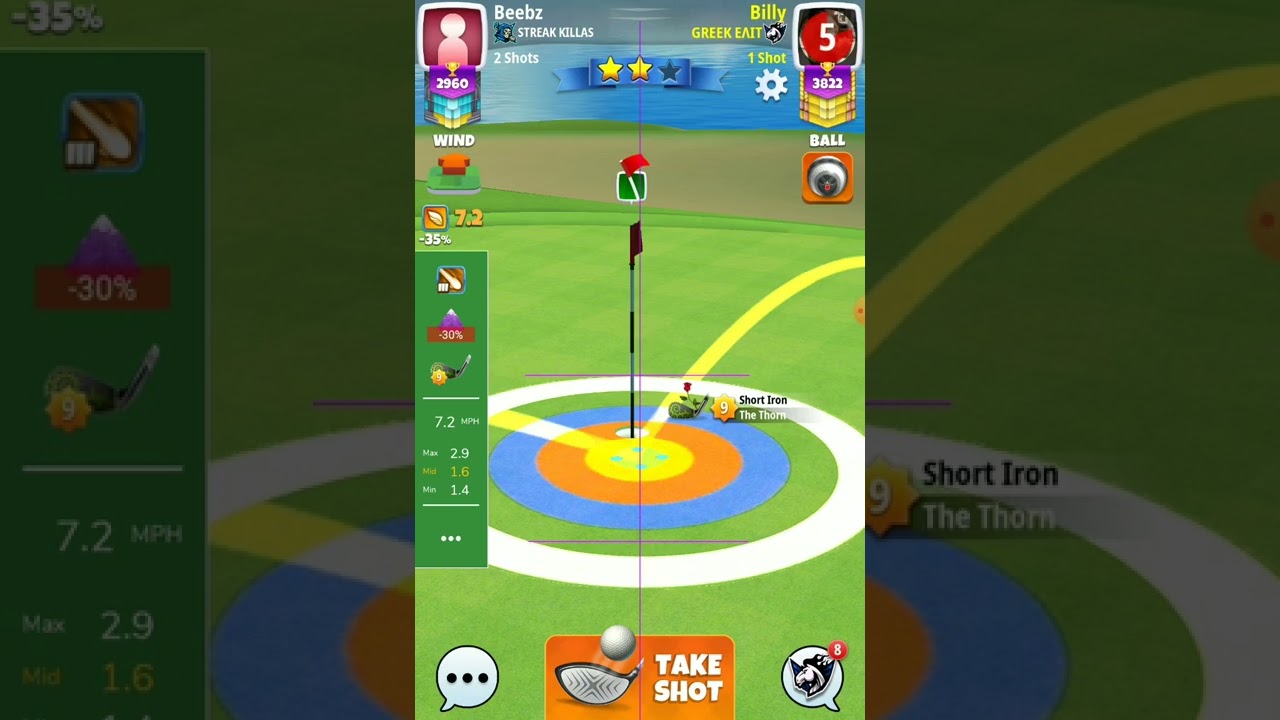
Task: Tap the ball guide icon in the side panel
Action: pyautogui.click(x=450, y=281)
